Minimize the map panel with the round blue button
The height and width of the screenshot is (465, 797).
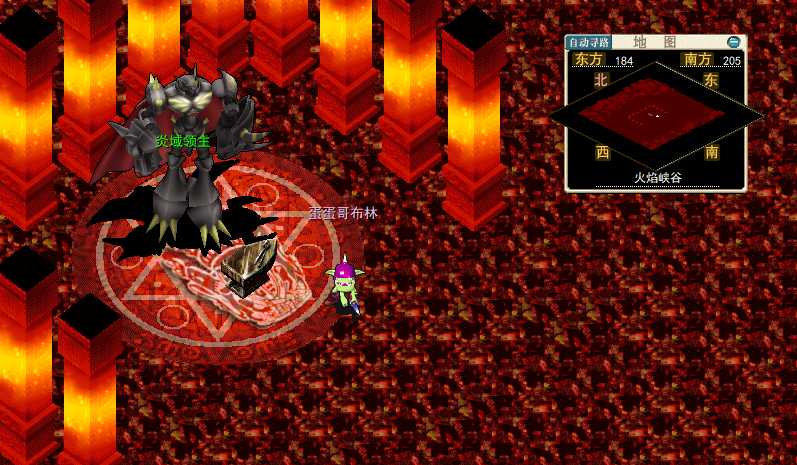735,42
